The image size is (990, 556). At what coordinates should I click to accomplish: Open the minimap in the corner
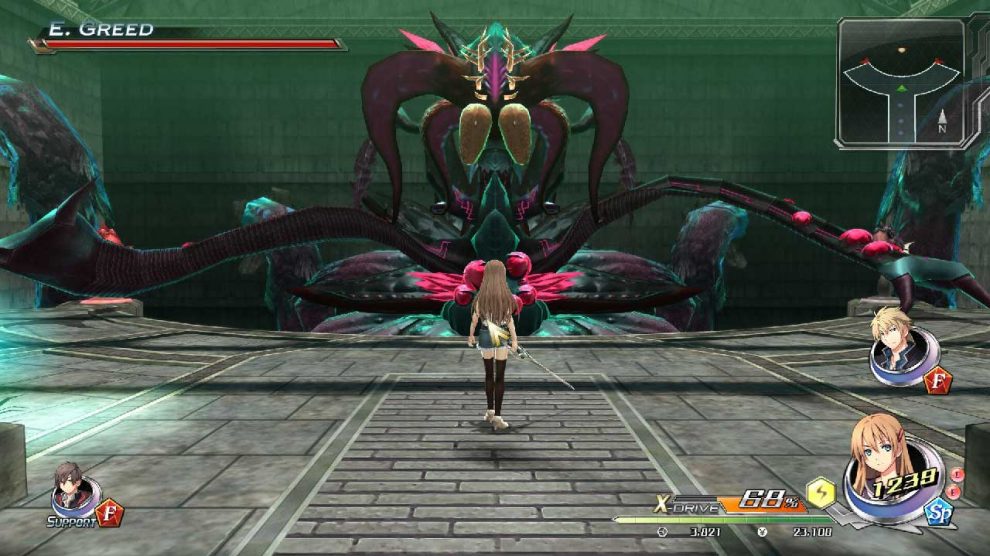pos(900,83)
